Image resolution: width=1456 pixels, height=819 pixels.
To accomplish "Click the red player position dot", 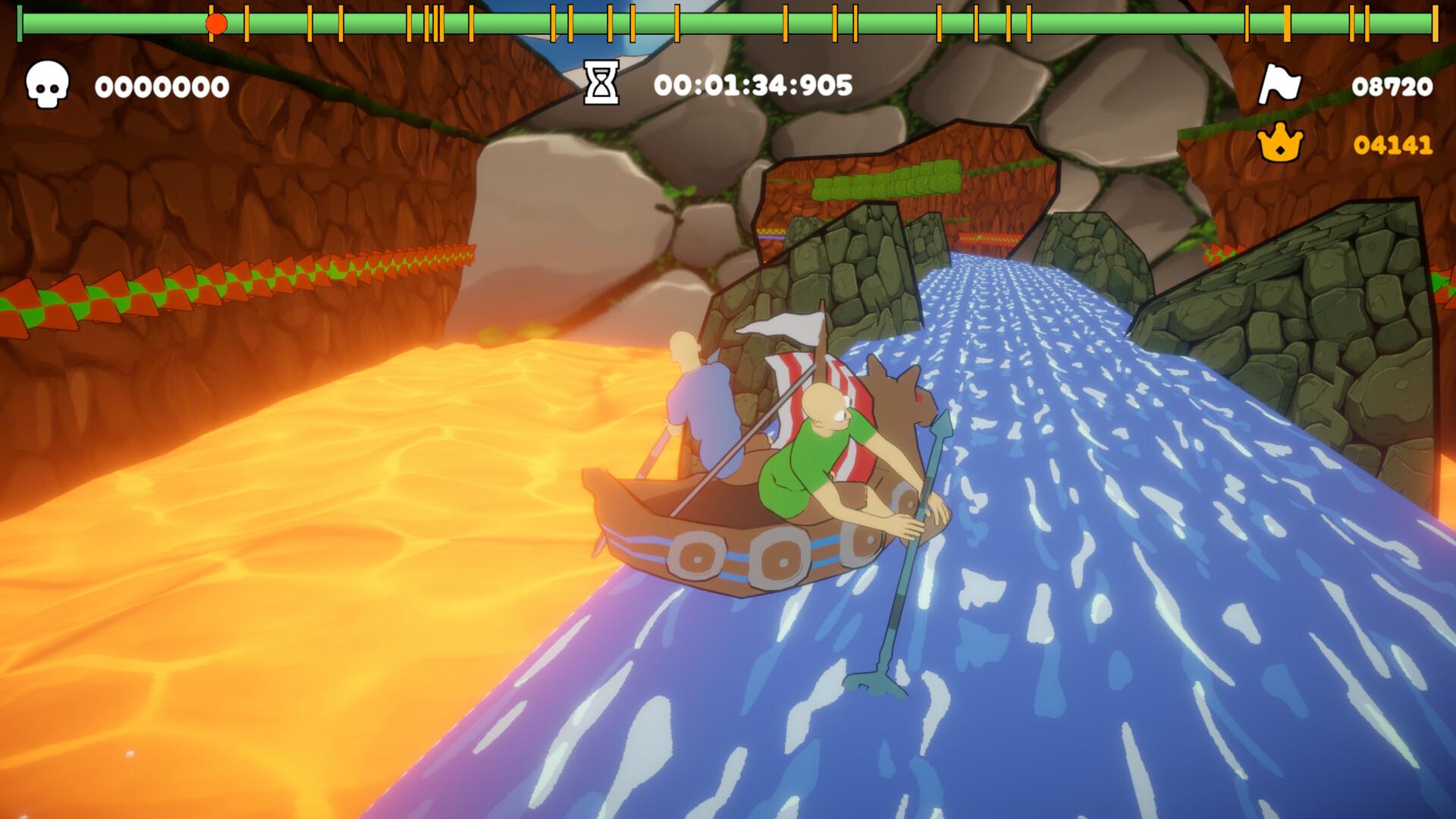I will (x=215, y=23).
